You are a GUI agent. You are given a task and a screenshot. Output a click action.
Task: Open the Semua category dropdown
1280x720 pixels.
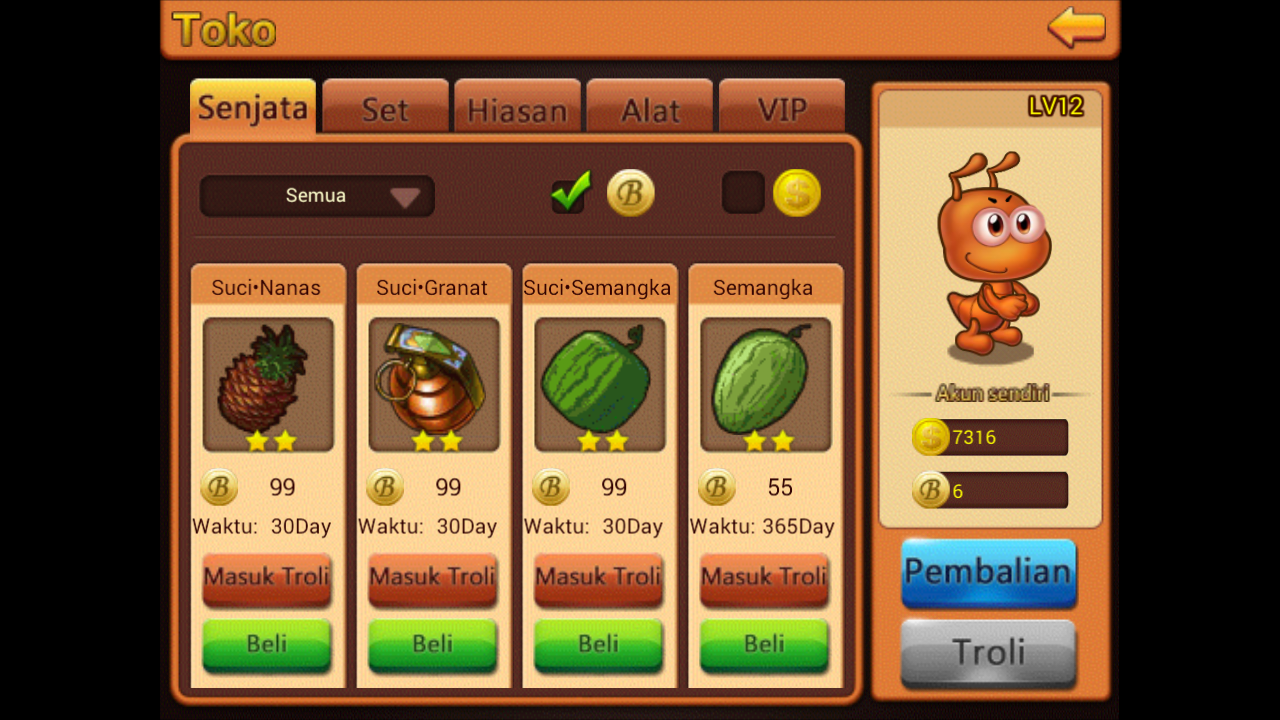pos(316,196)
